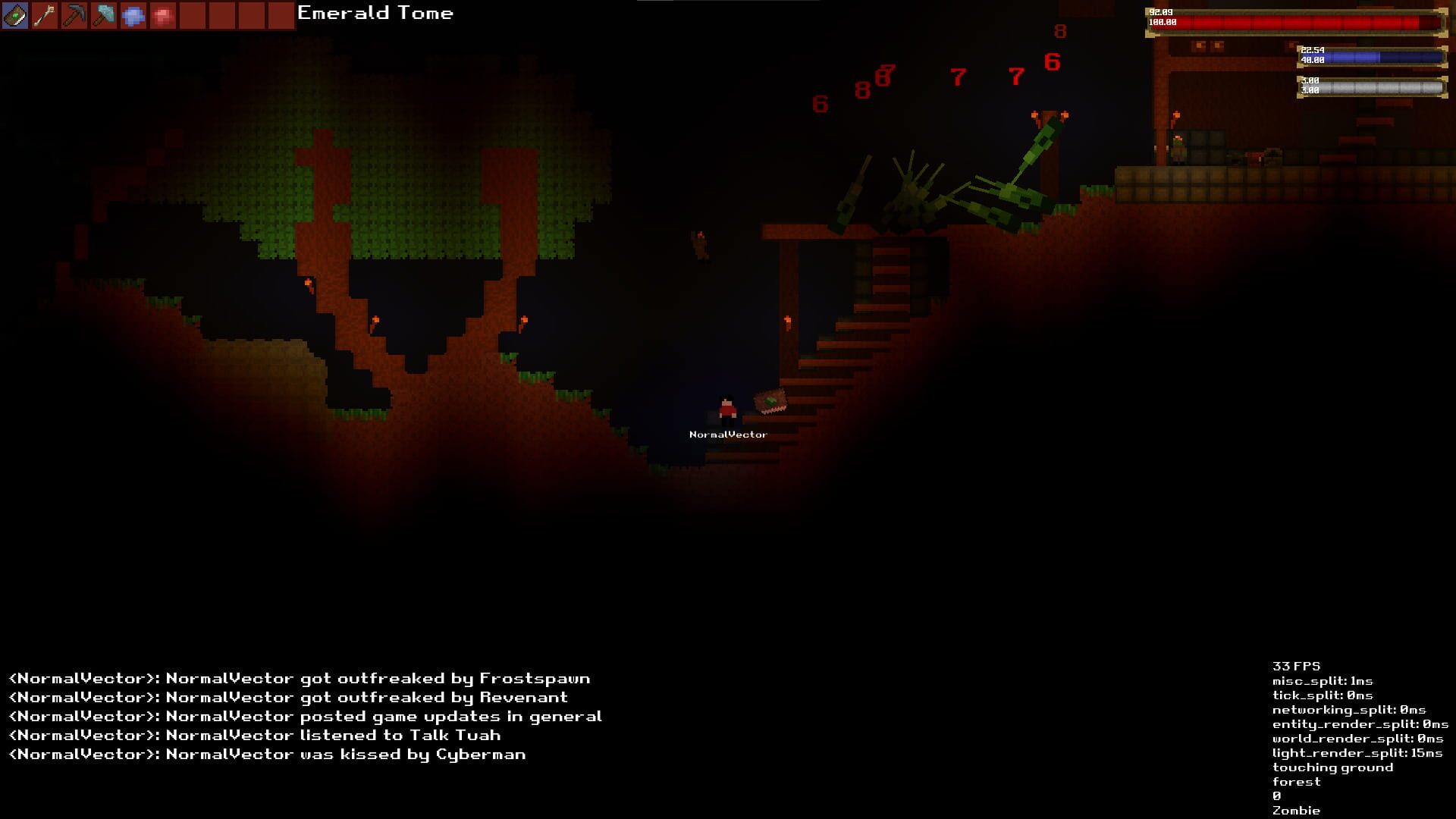Click the chat message about Talk Tuah
This screenshot has height=819, width=1456.
click(254, 735)
